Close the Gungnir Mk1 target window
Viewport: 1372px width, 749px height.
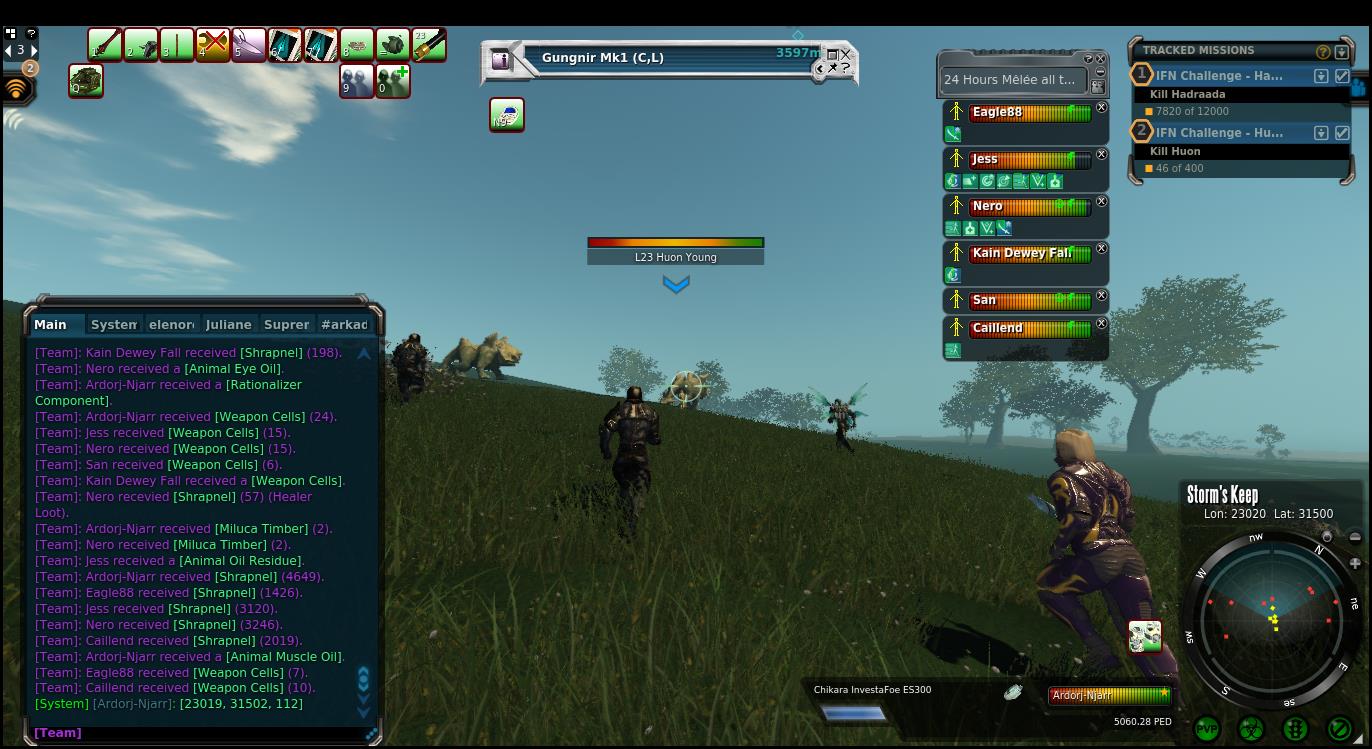click(846, 54)
